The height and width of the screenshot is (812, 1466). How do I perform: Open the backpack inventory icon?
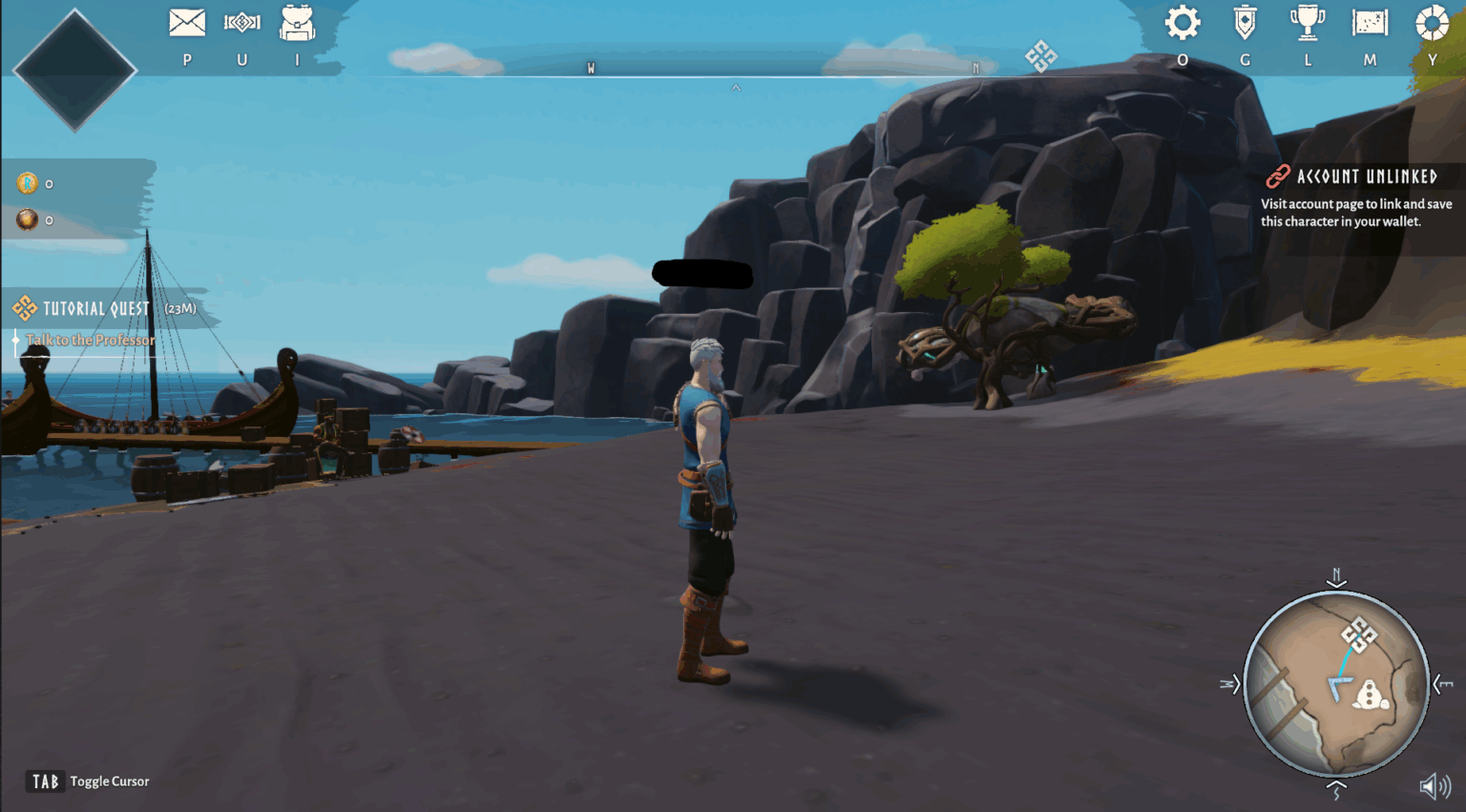click(x=296, y=21)
